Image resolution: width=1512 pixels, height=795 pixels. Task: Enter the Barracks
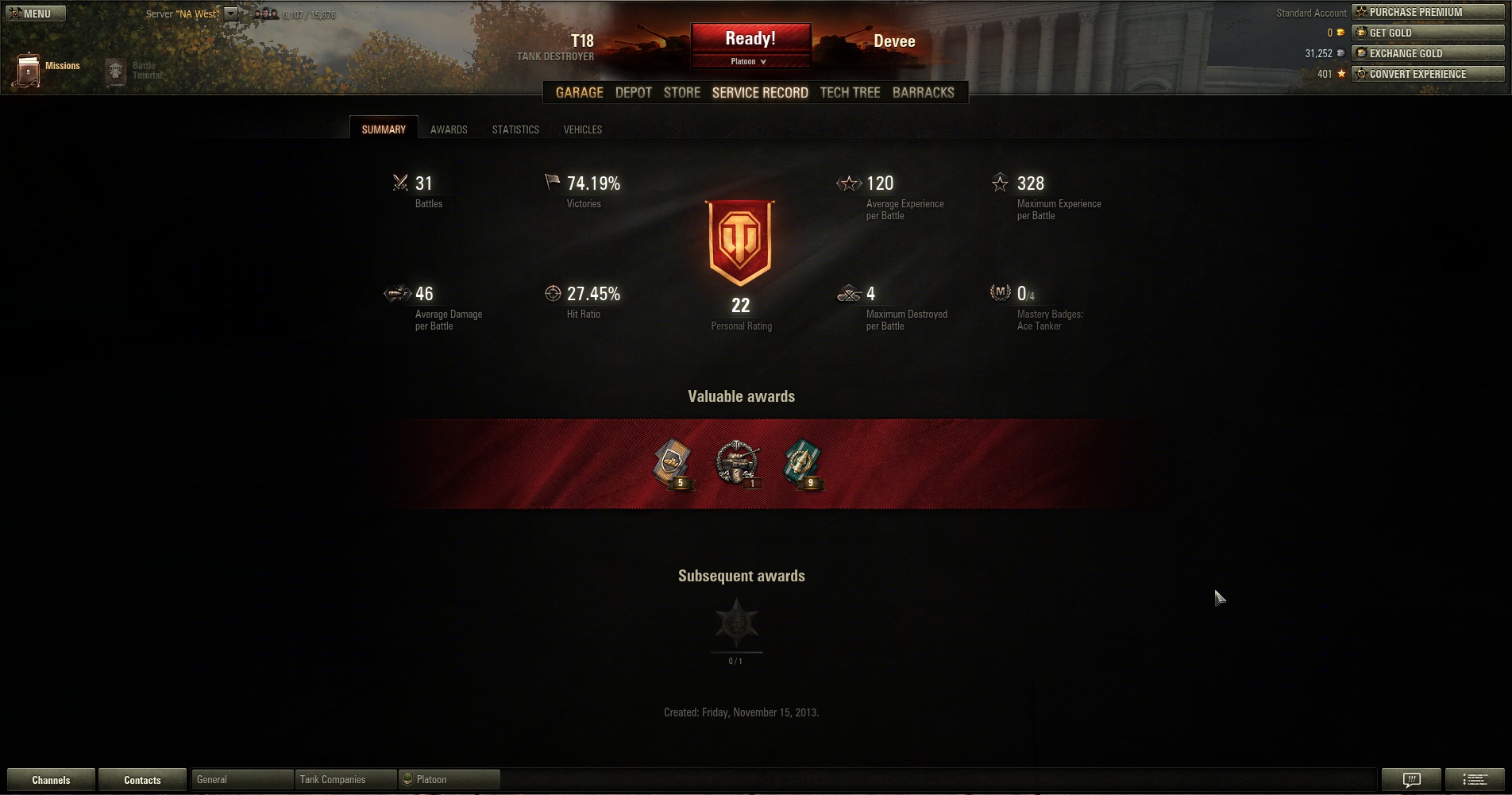(x=923, y=93)
